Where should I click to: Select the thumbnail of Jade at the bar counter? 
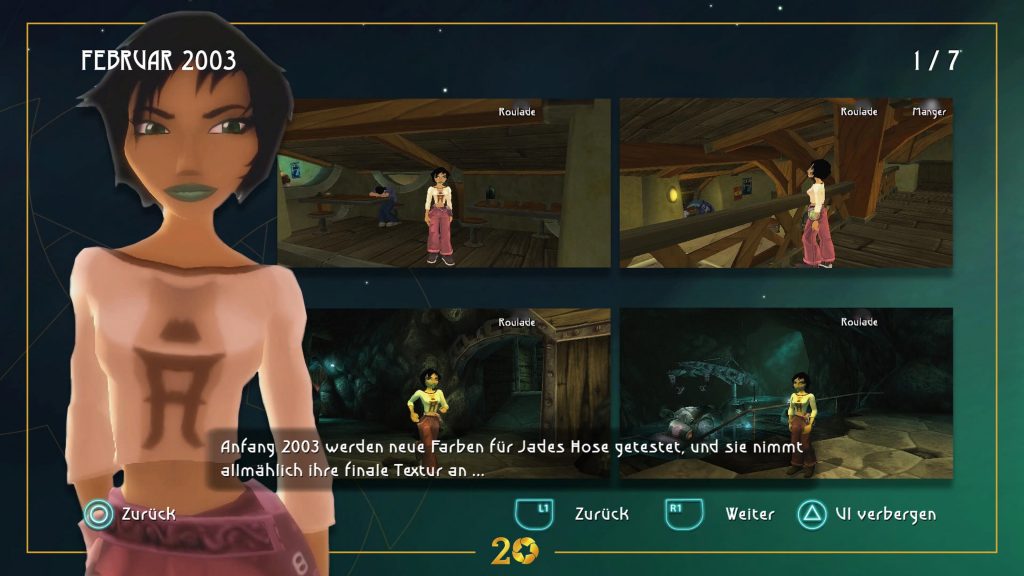click(444, 183)
